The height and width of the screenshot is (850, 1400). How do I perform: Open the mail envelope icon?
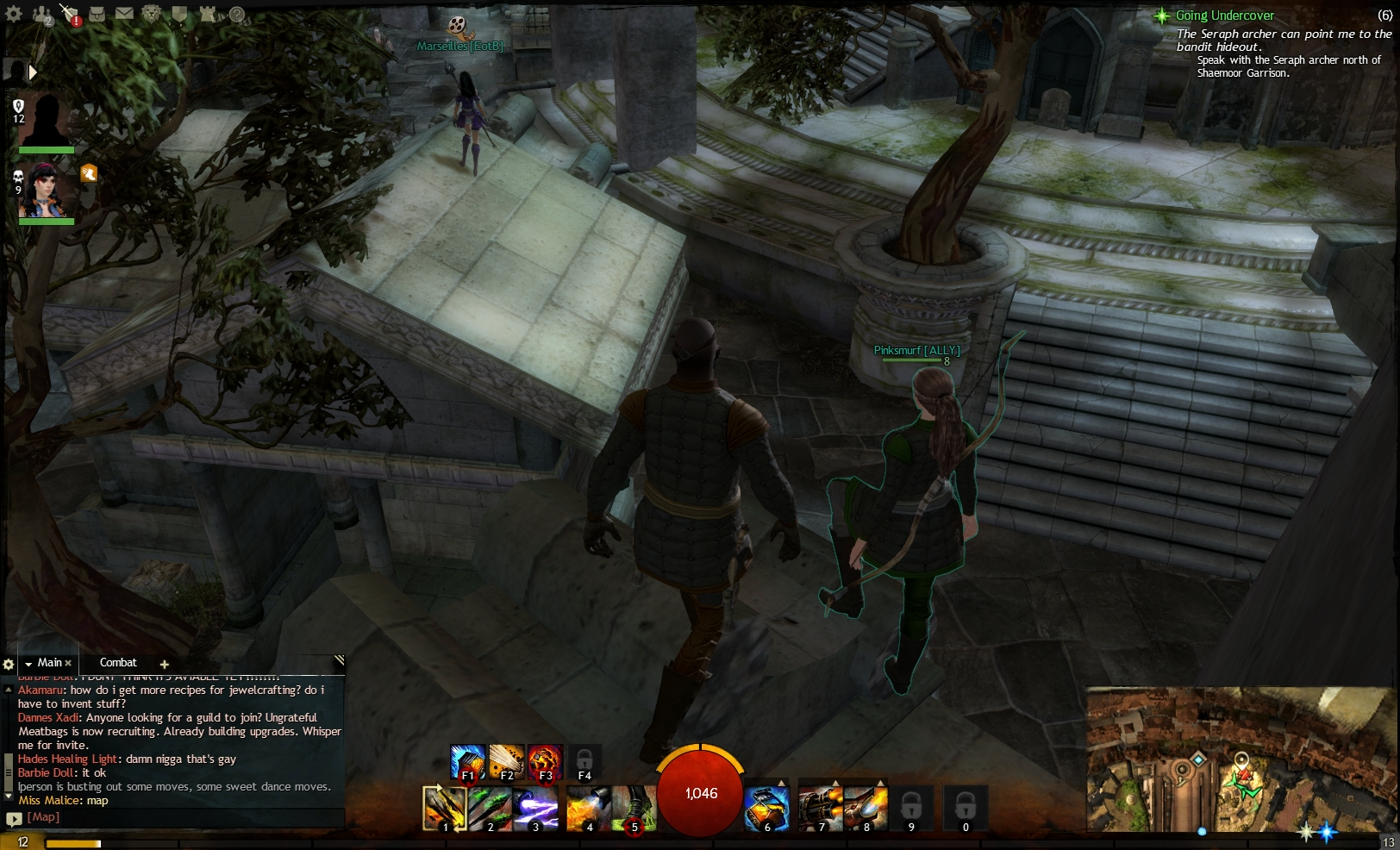(x=125, y=13)
